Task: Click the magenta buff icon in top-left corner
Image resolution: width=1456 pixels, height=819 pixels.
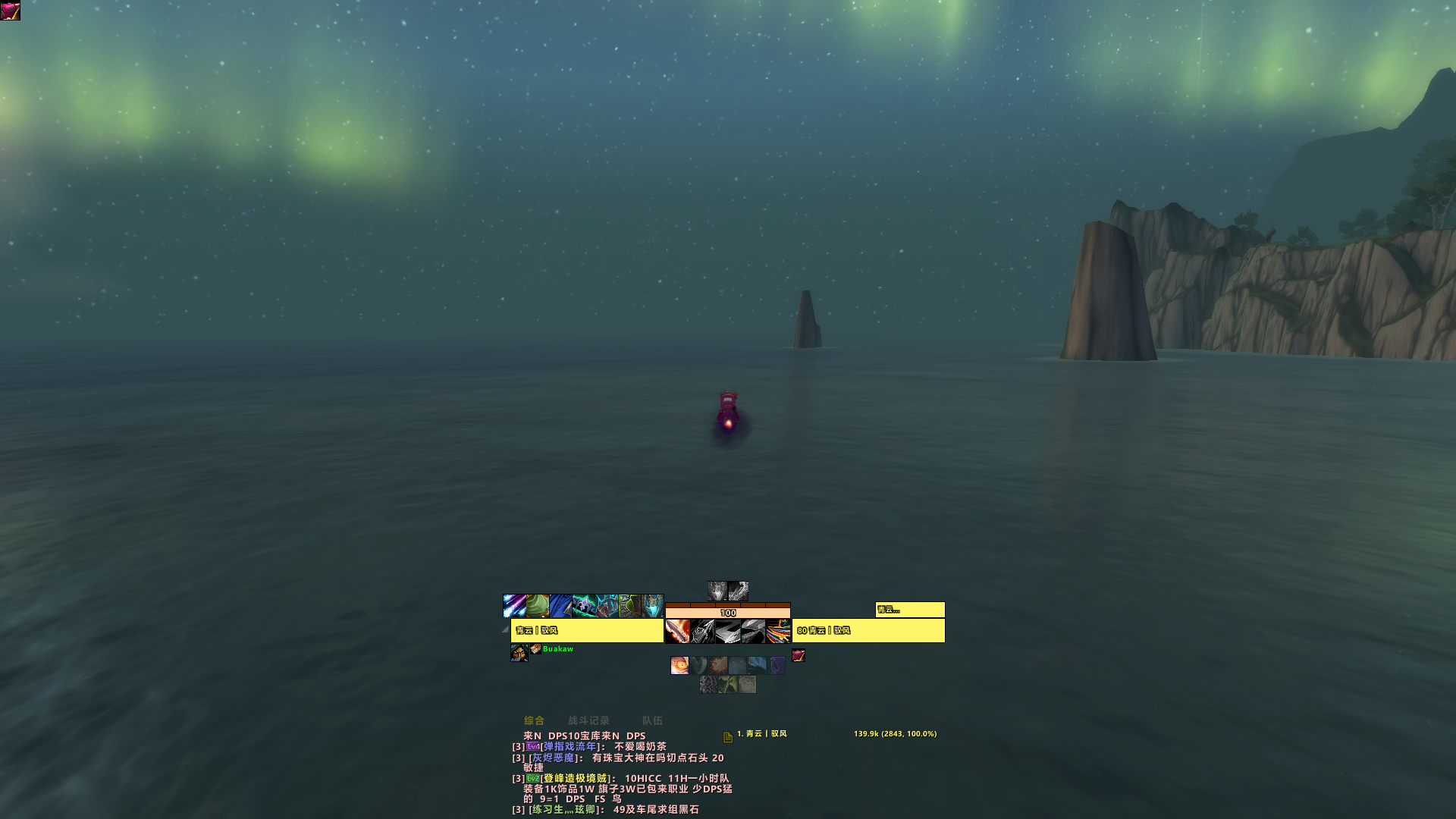Action: tap(11, 11)
